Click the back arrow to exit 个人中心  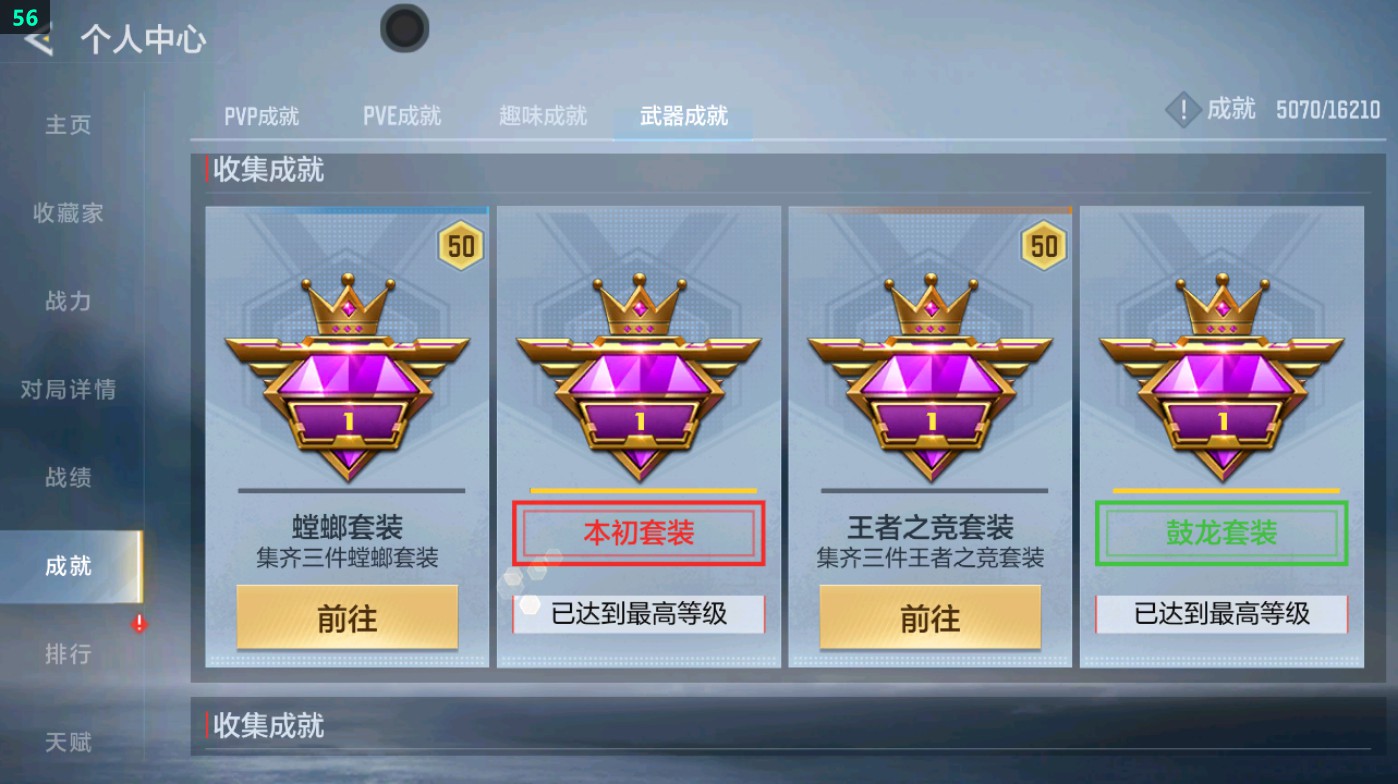[36, 42]
